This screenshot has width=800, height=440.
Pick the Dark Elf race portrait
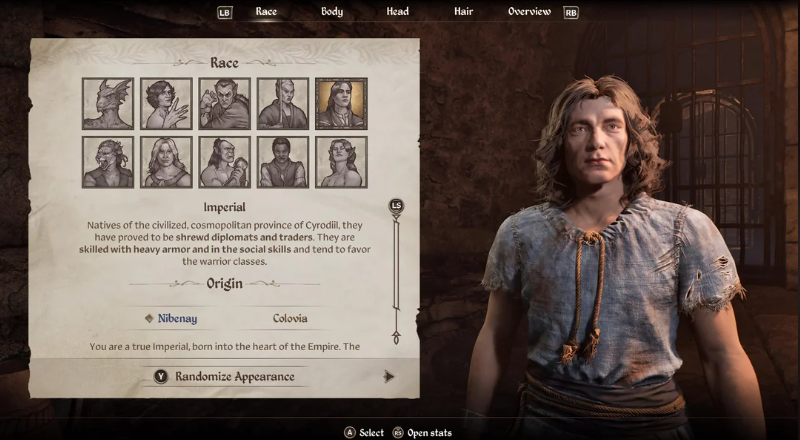pos(224,104)
